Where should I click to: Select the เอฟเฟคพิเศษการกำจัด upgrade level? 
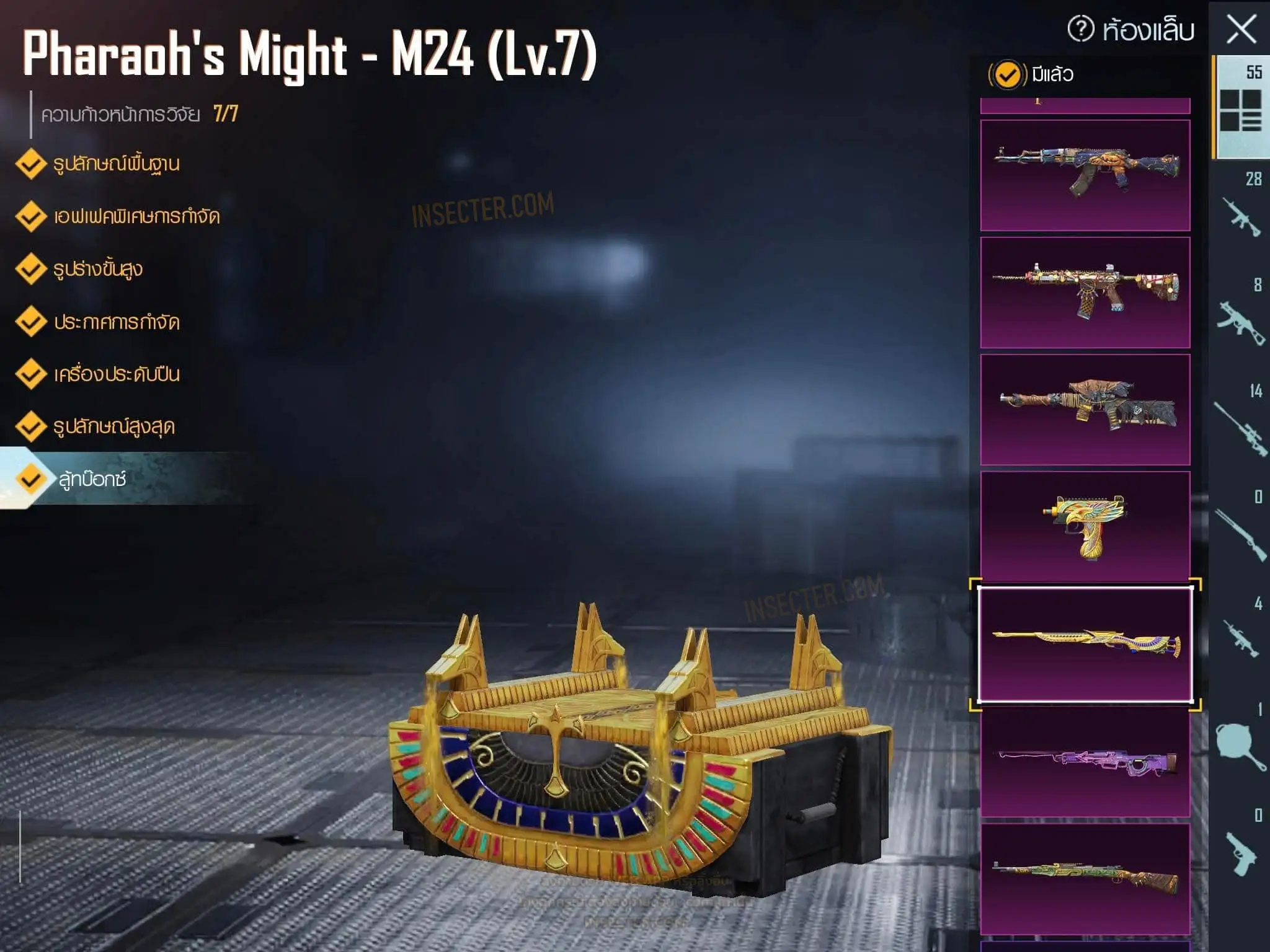(x=136, y=217)
